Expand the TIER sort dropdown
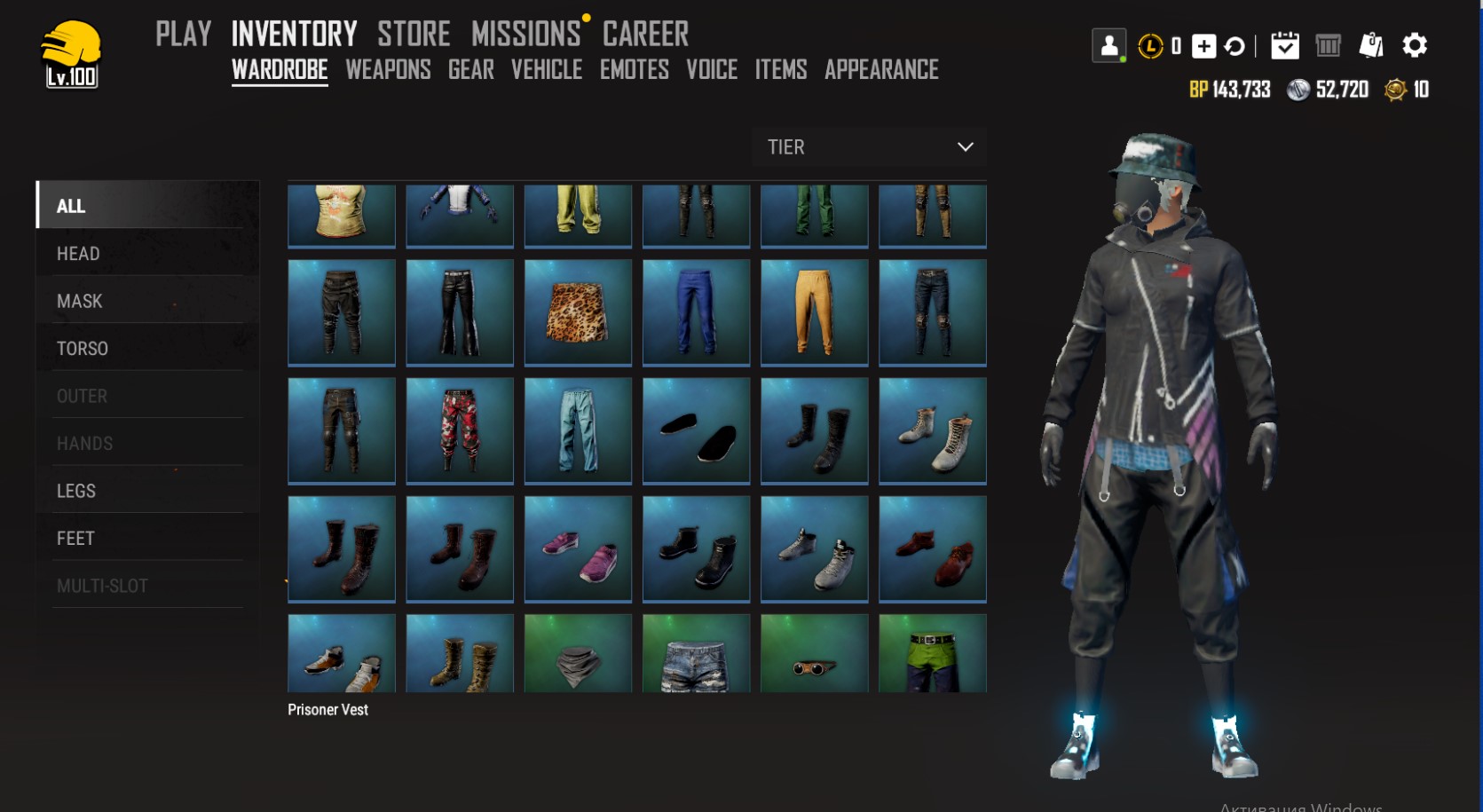 869,147
